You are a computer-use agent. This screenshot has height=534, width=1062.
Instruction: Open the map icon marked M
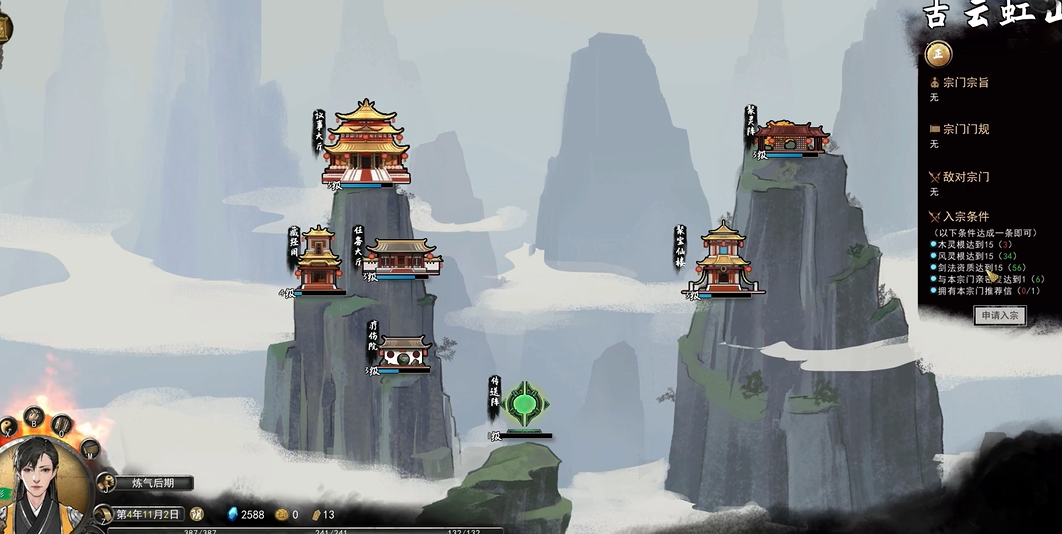tap(89, 447)
